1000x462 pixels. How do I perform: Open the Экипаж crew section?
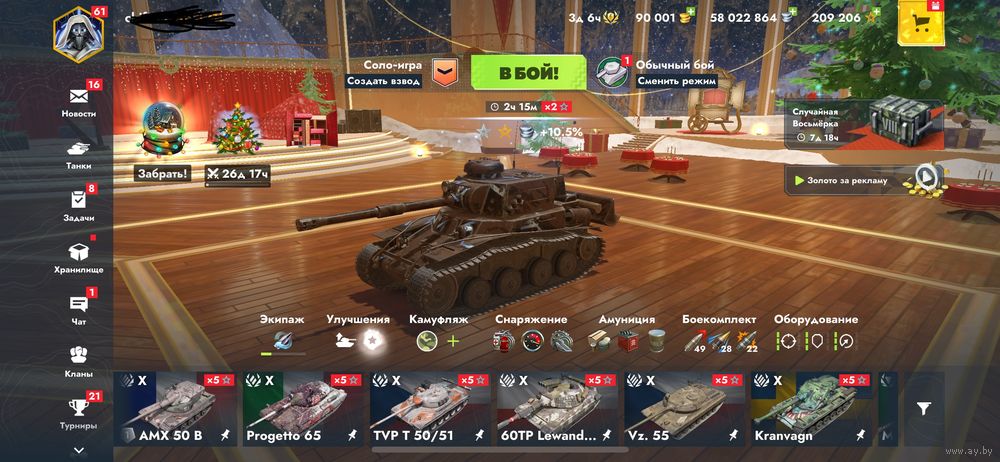coord(283,335)
